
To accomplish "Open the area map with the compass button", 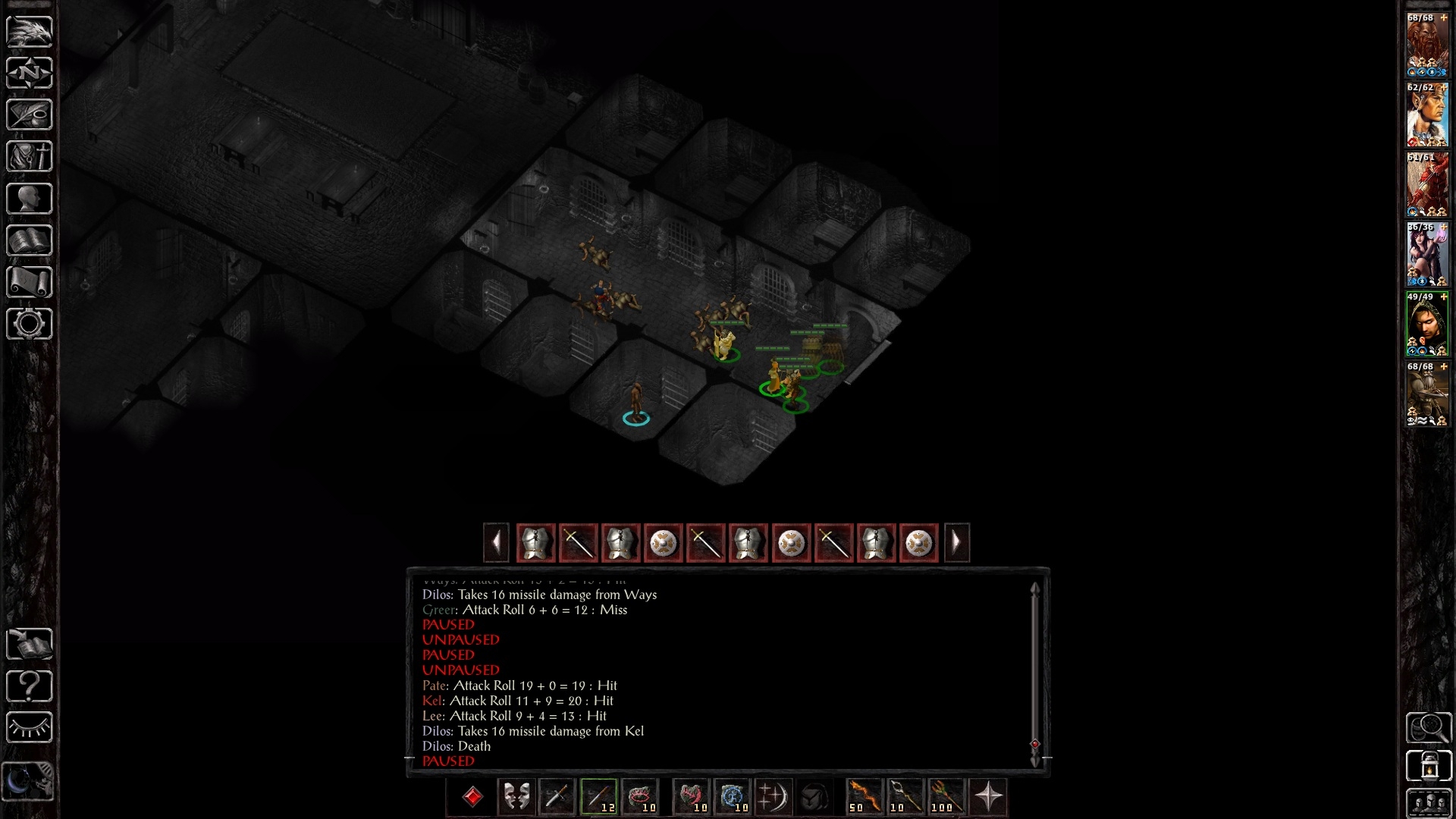I will (30, 73).
